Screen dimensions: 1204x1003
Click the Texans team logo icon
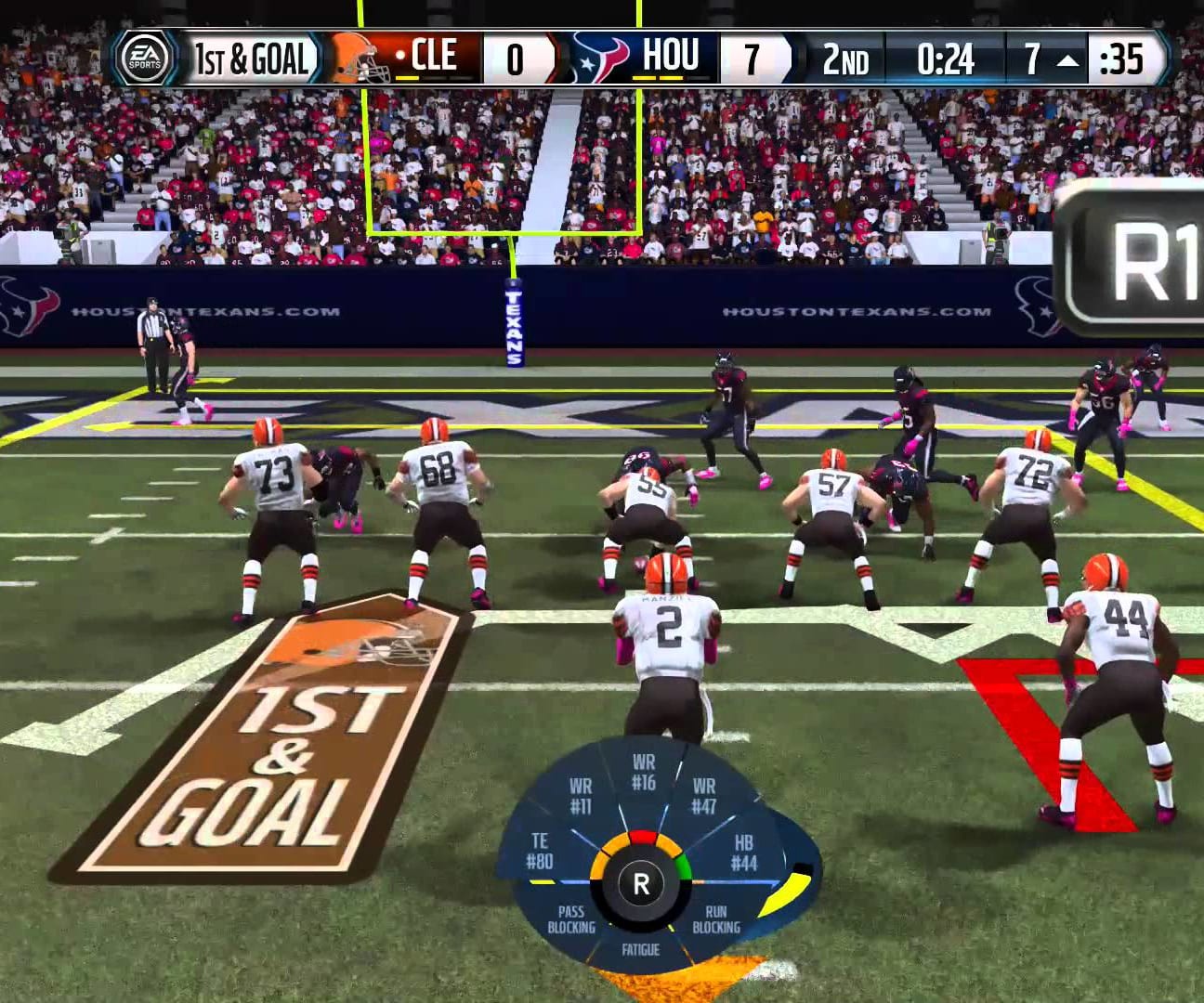click(x=595, y=58)
